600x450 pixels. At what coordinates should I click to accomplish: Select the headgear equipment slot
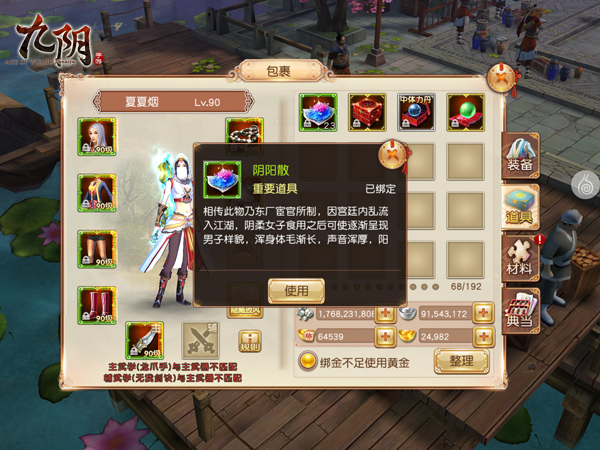(97, 136)
